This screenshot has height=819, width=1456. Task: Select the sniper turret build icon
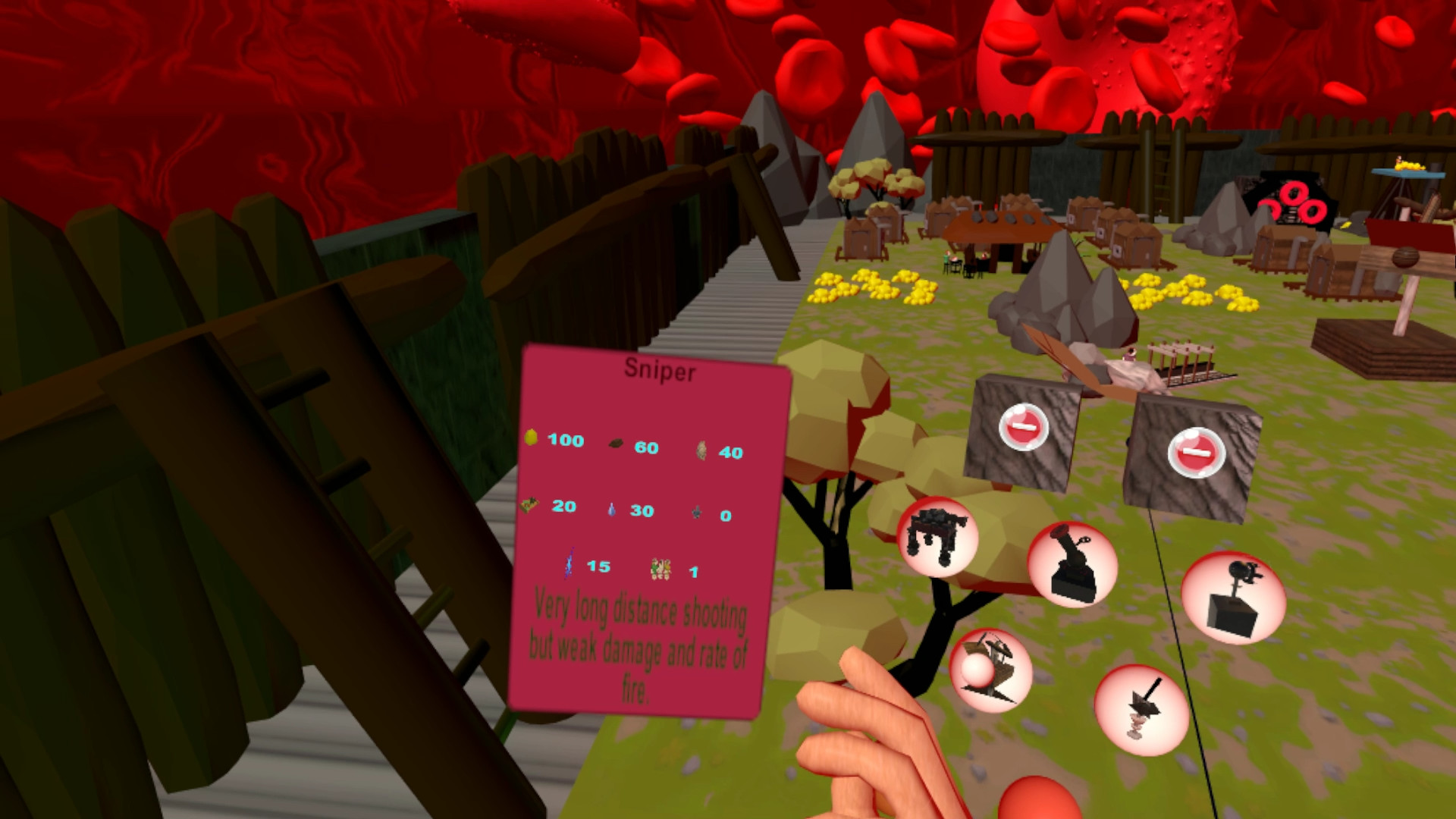pyautogui.click(x=1232, y=598)
